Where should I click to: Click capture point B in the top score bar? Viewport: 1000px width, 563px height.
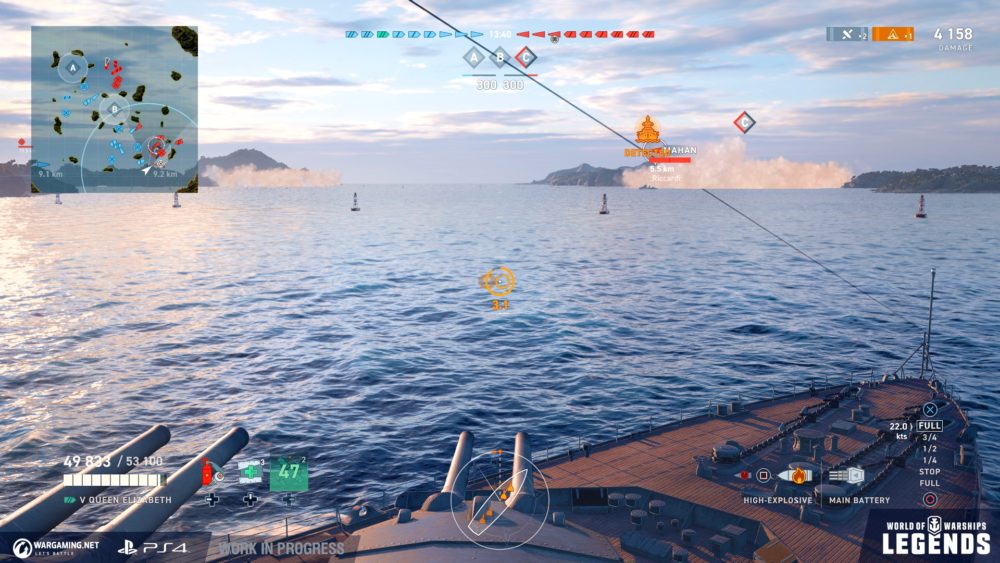pos(500,58)
